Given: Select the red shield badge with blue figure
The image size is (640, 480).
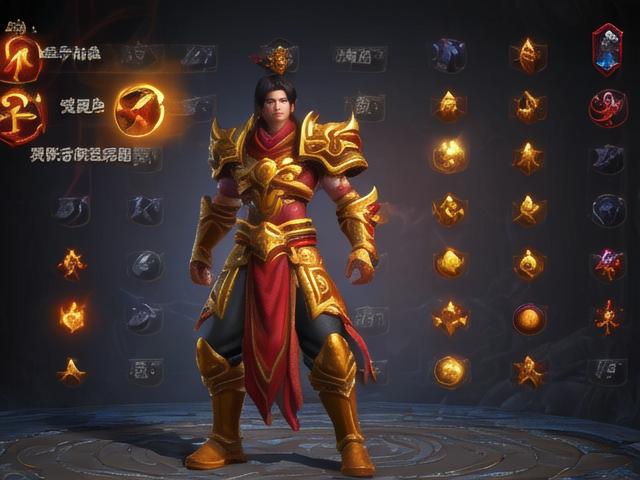Looking at the screenshot, I should point(607,49).
